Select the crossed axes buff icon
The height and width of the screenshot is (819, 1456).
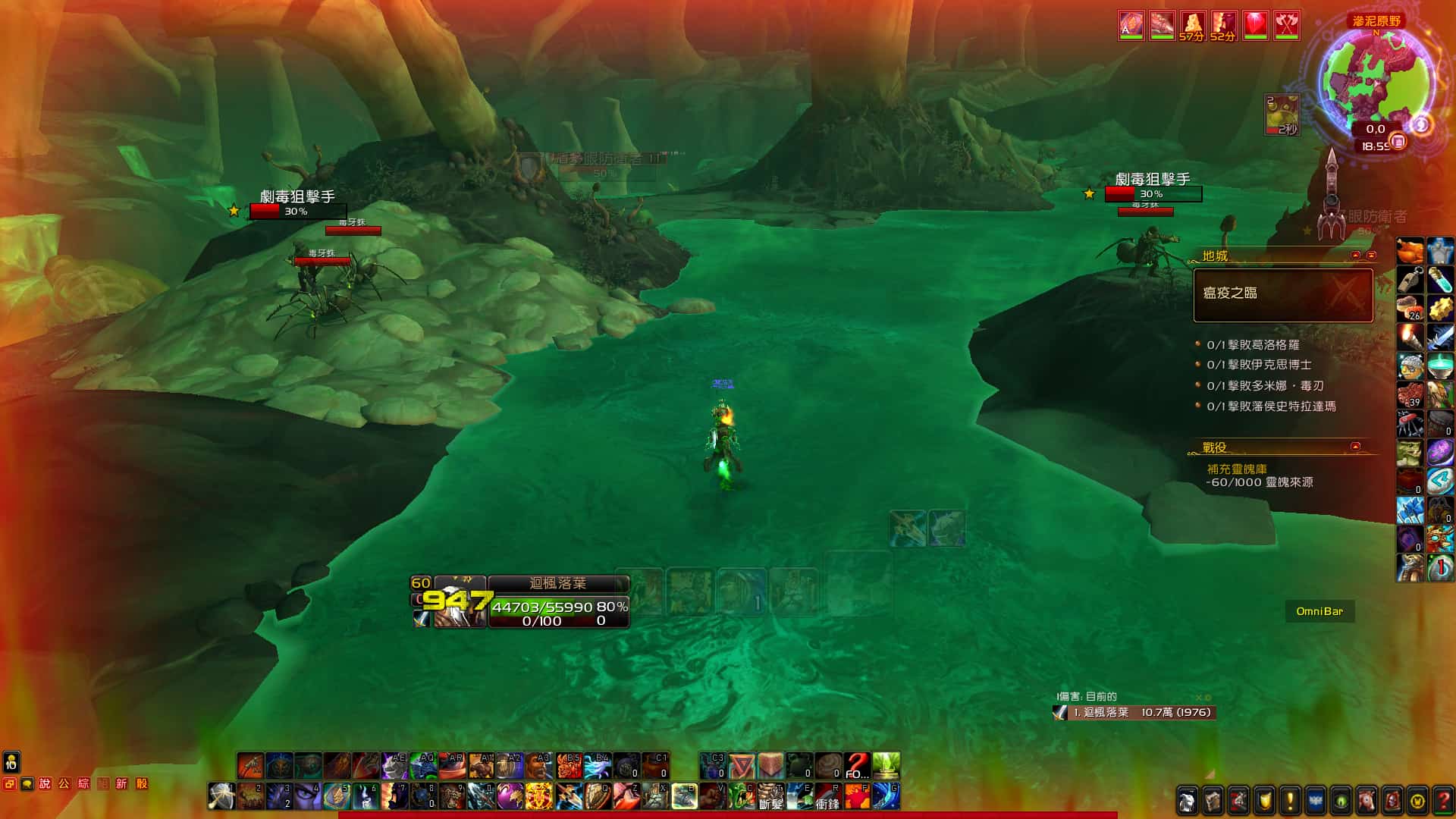(1286, 26)
